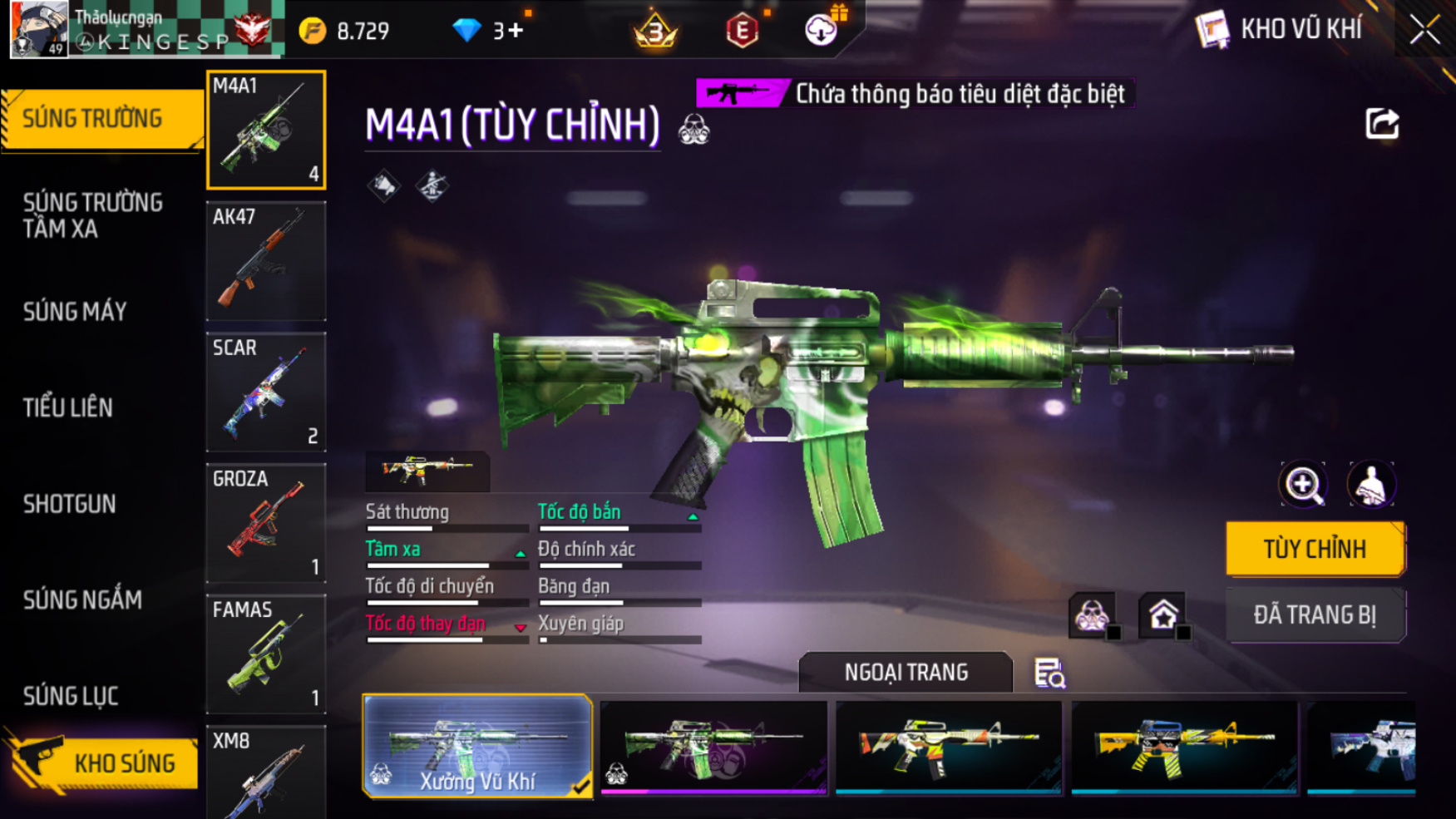The width and height of the screenshot is (1456, 819).
Task: Open the Súng Lục category
Action: click(71, 696)
